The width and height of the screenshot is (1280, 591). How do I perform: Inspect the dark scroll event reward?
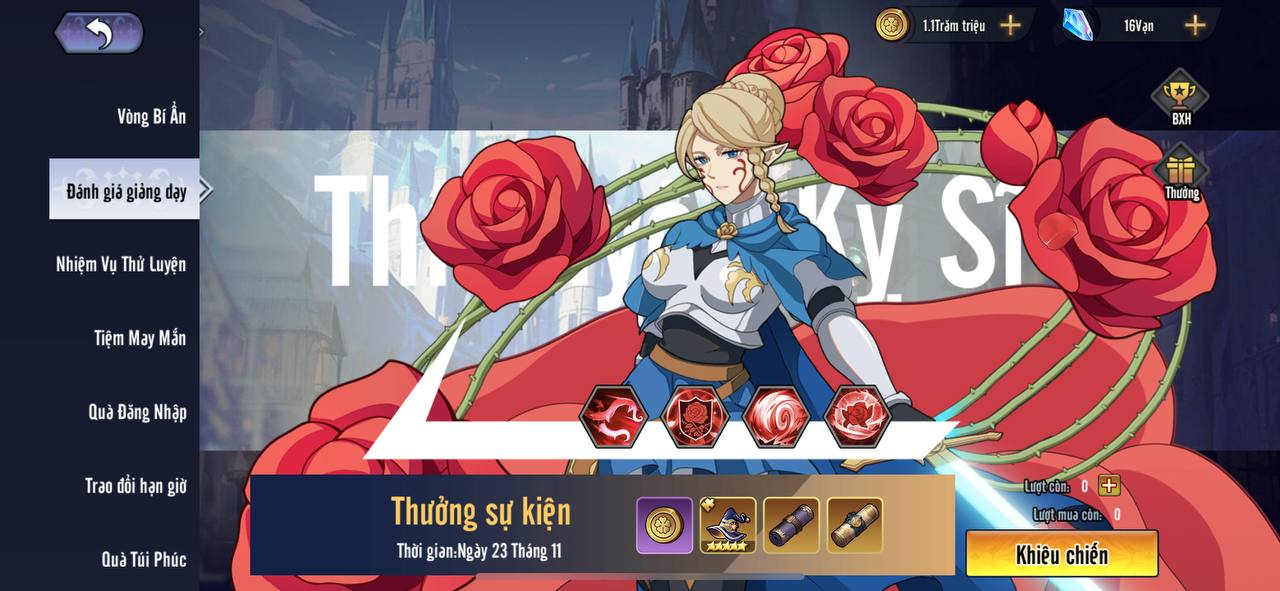791,525
